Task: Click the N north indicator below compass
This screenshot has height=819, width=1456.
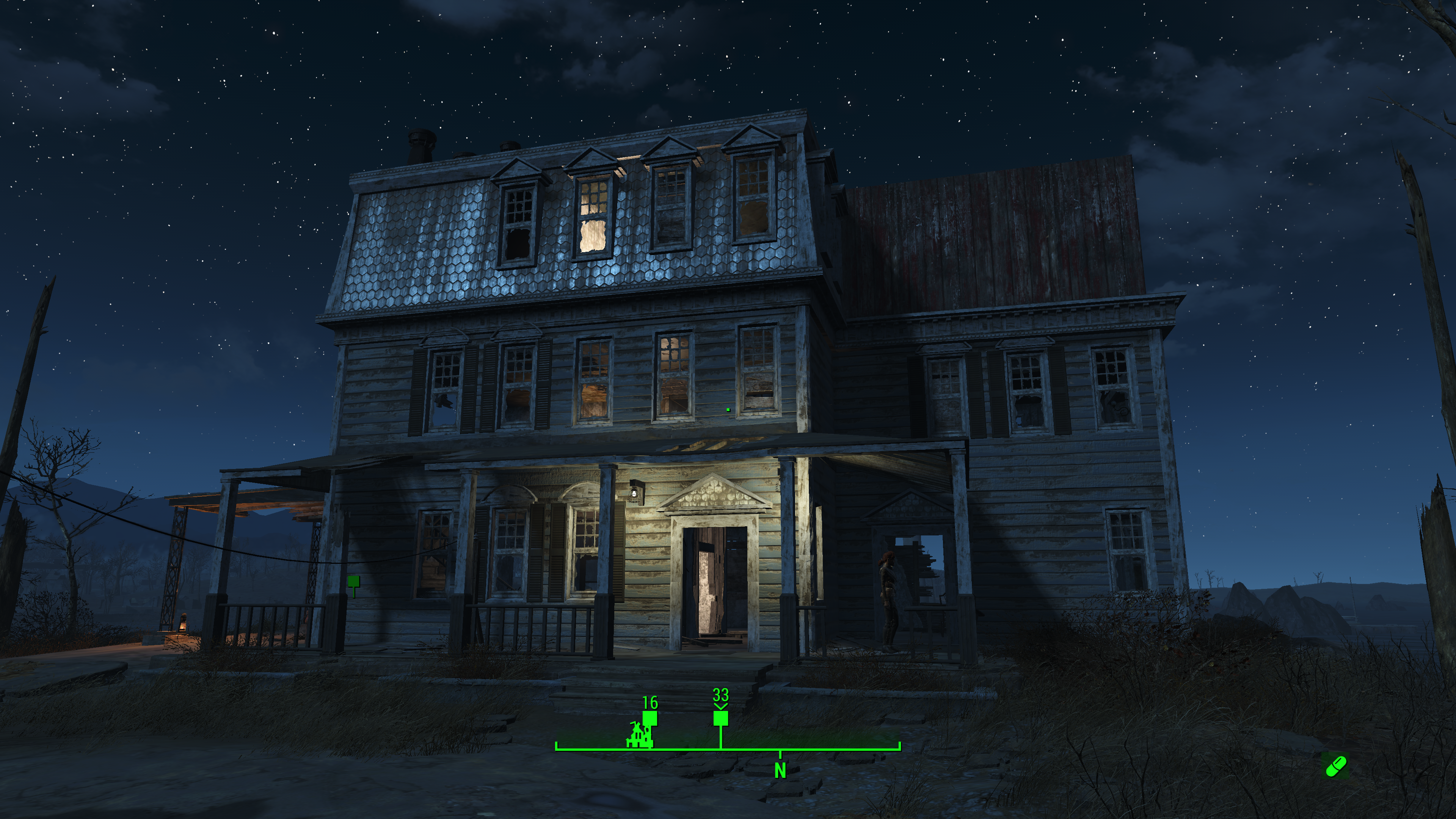Action: tap(780, 770)
